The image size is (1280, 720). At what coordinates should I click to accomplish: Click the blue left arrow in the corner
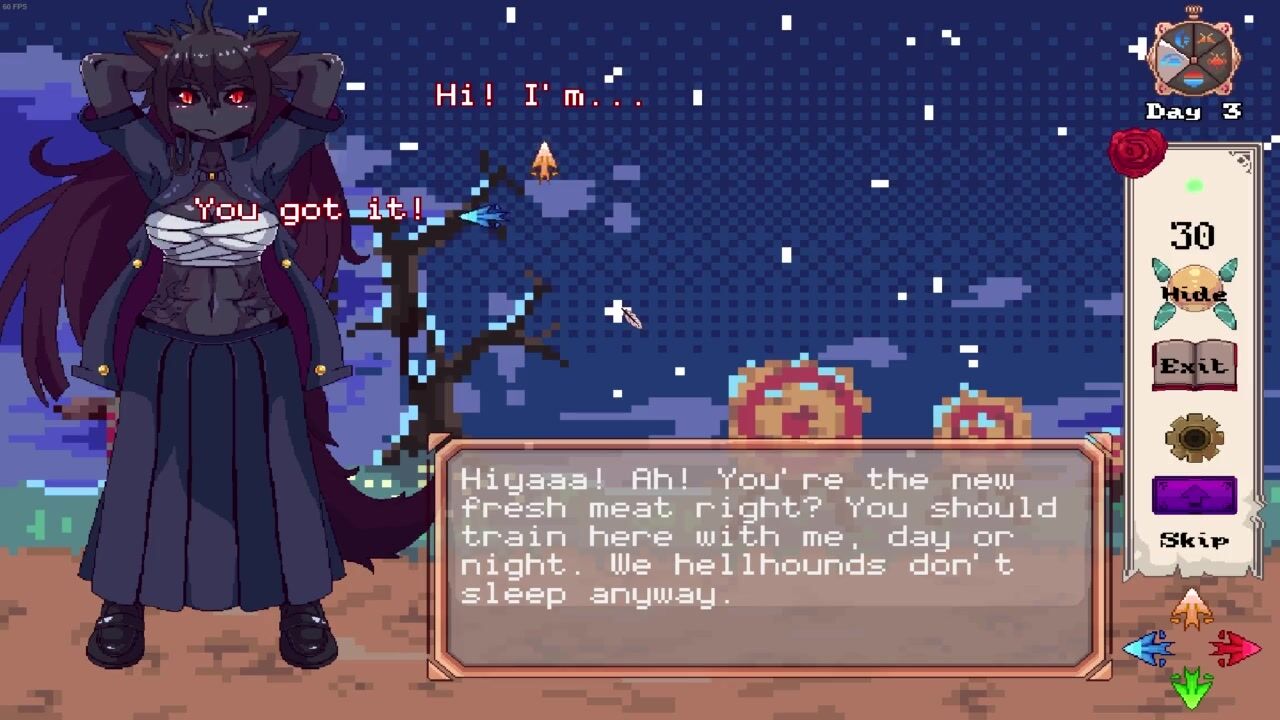(1149, 649)
